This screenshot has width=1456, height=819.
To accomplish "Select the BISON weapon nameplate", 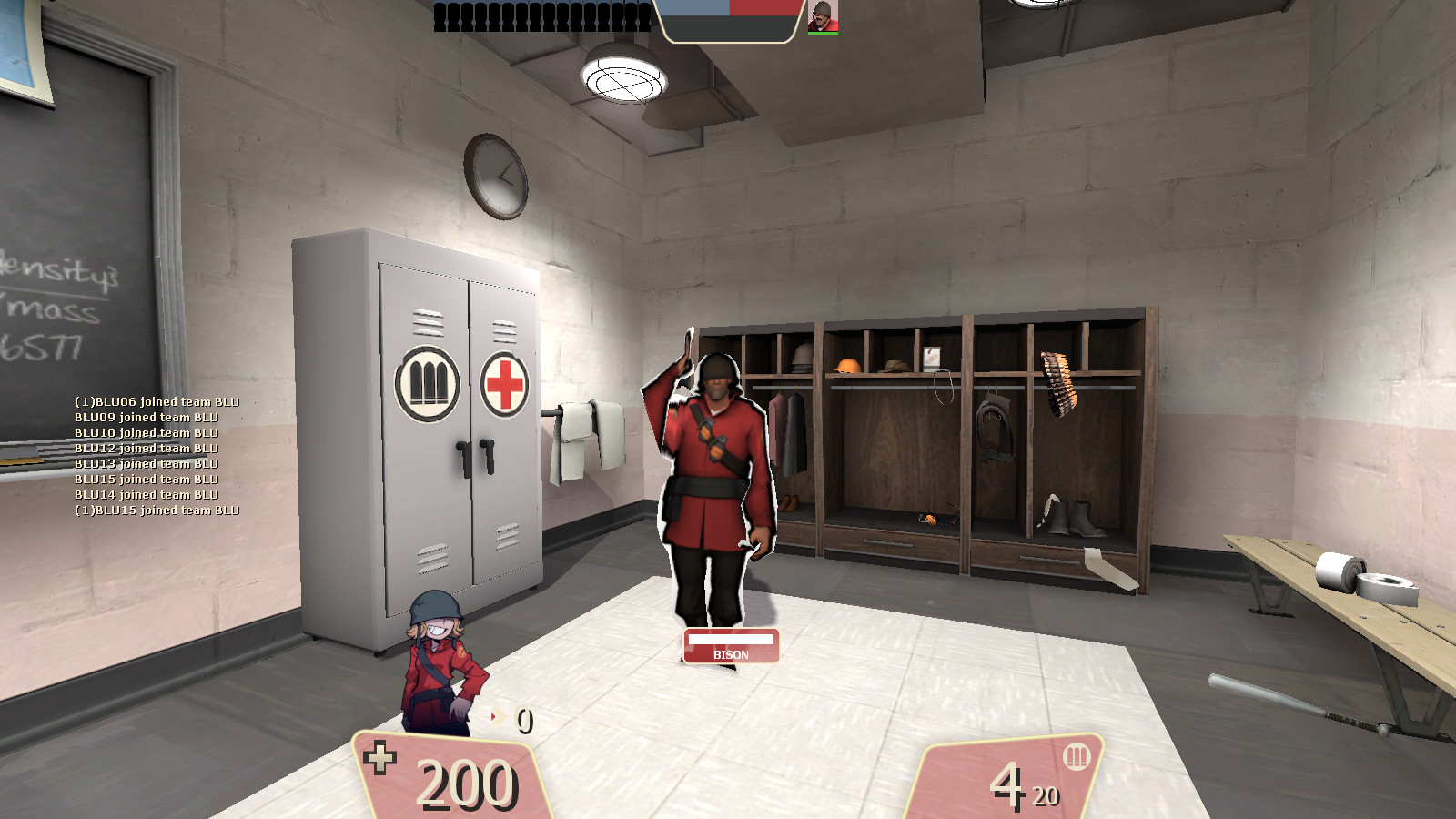I will [x=731, y=653].
